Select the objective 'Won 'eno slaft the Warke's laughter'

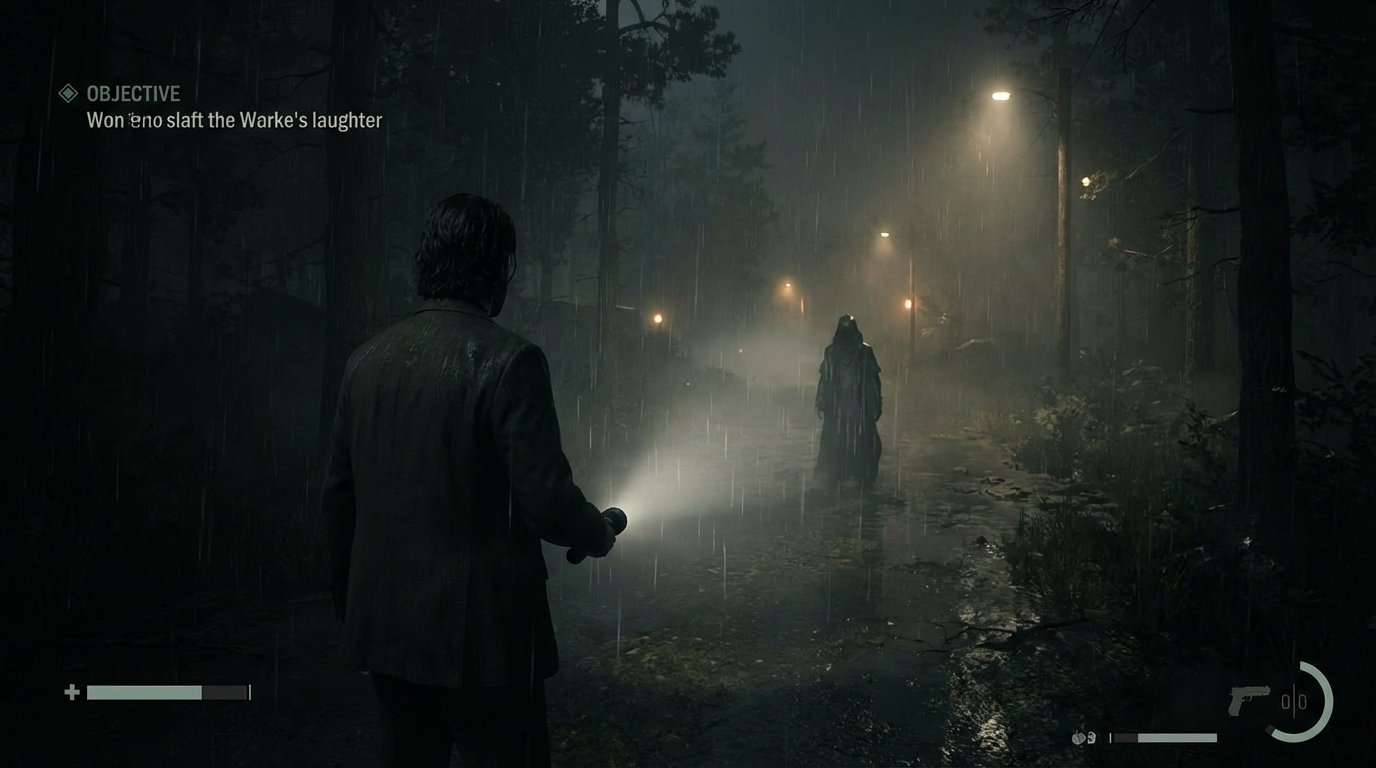(233, 120)
